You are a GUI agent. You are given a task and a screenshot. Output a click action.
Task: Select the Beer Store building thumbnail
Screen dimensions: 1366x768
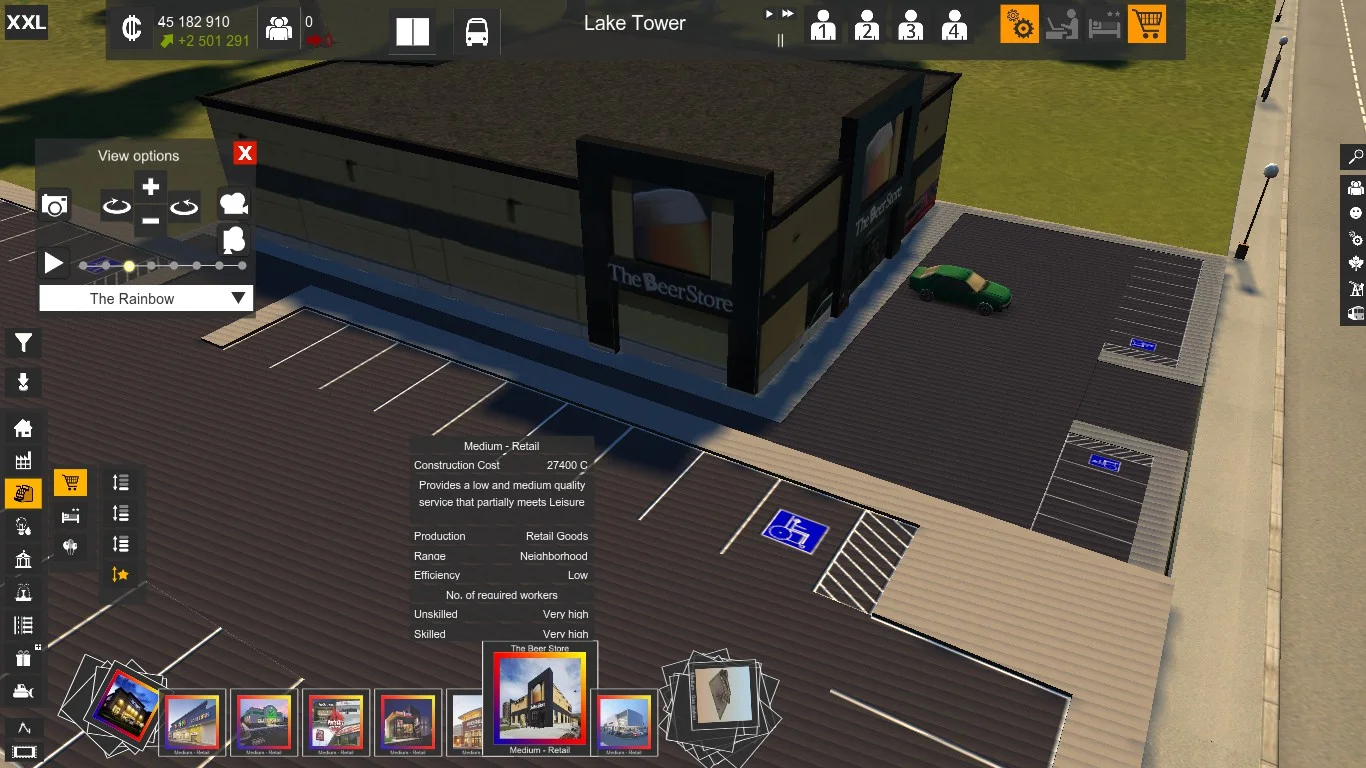(x=540, y=699)
